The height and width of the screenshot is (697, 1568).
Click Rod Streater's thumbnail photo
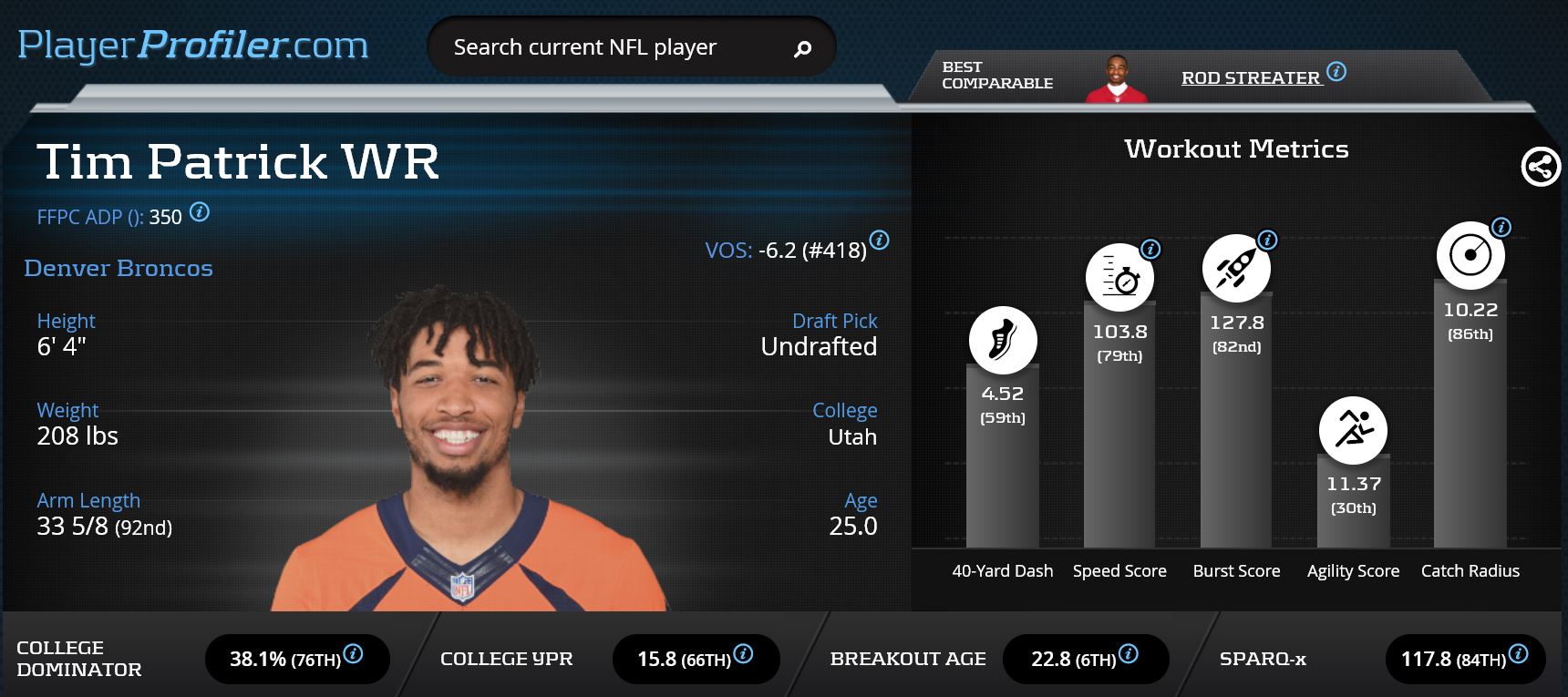[x=1117, y=80]
